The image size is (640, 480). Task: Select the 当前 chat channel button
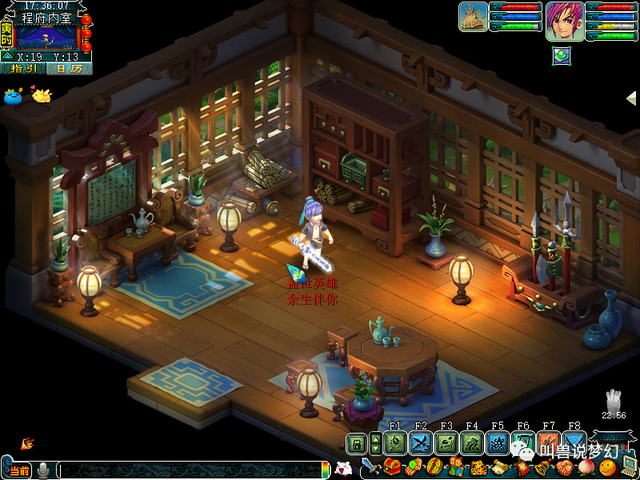point(19,470)
